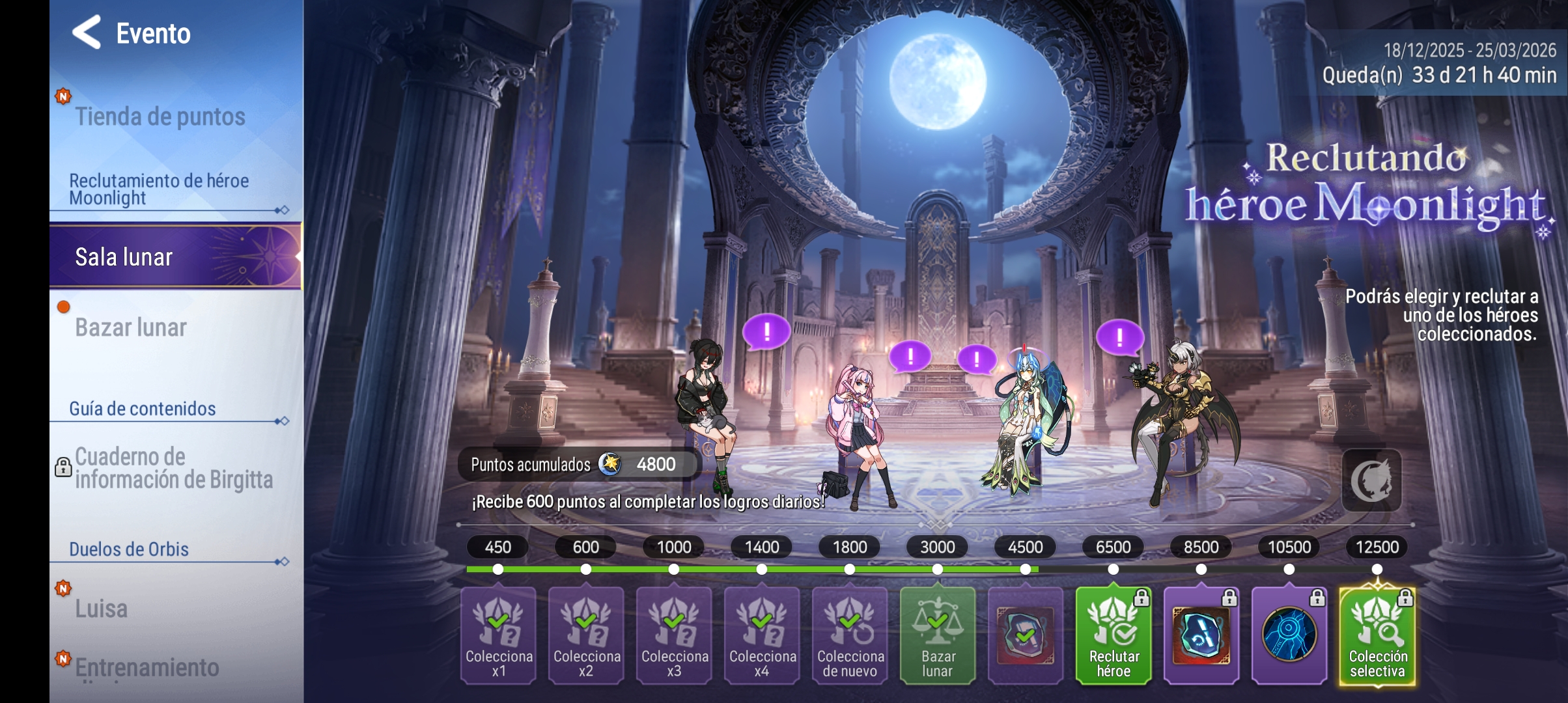
Task: View the locked 8500-point rune reward
Action: (1201, 635)
